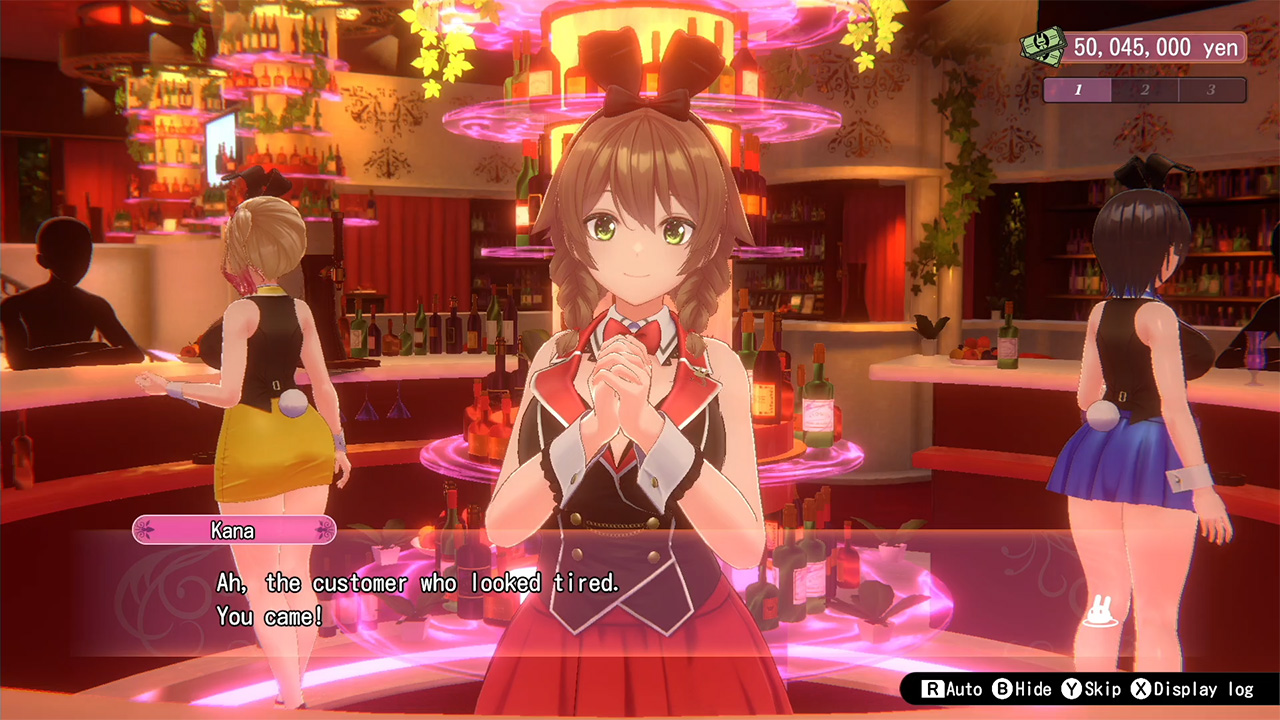Image resolution: width=1280 pixels, height=720 pixels.
Task: Click the bunny cash money icon
Action: click(x=1044, y=47)
